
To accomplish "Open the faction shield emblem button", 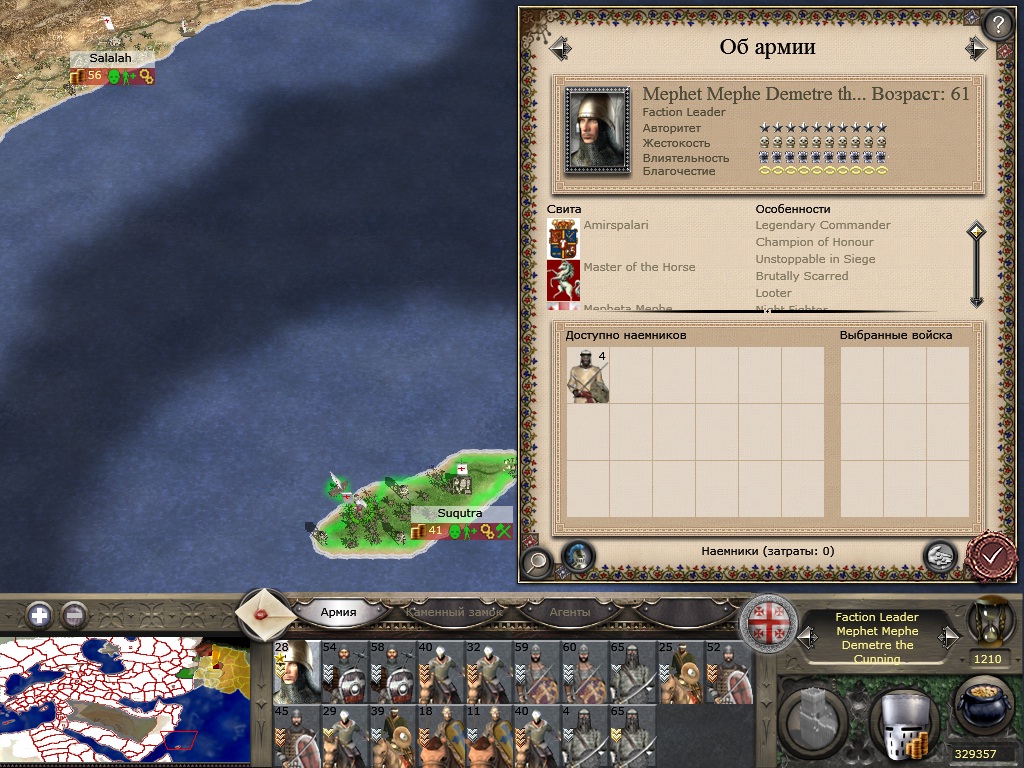I will (770, 619).
